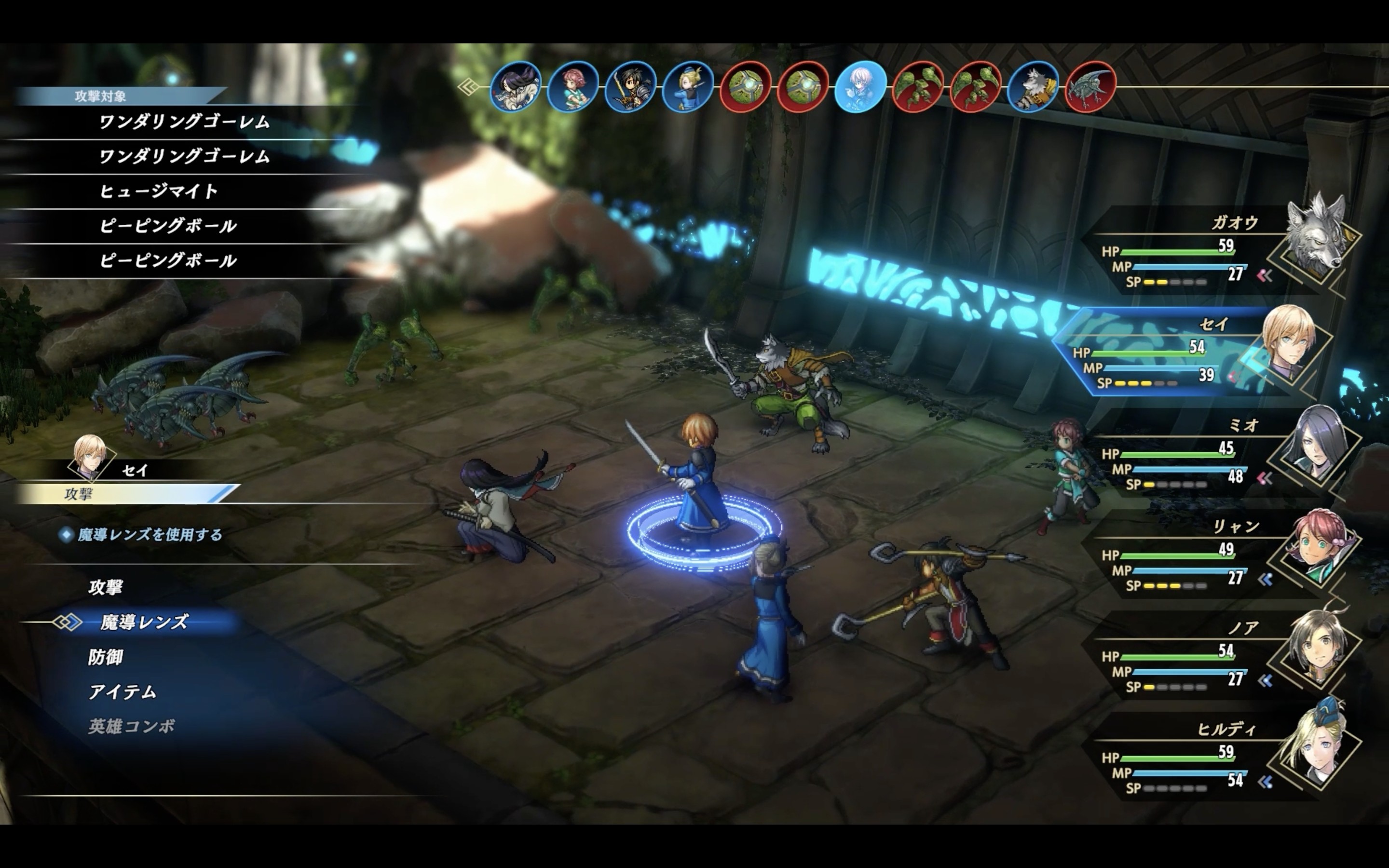Click the 魔導レンズを使用する description line

149,535
